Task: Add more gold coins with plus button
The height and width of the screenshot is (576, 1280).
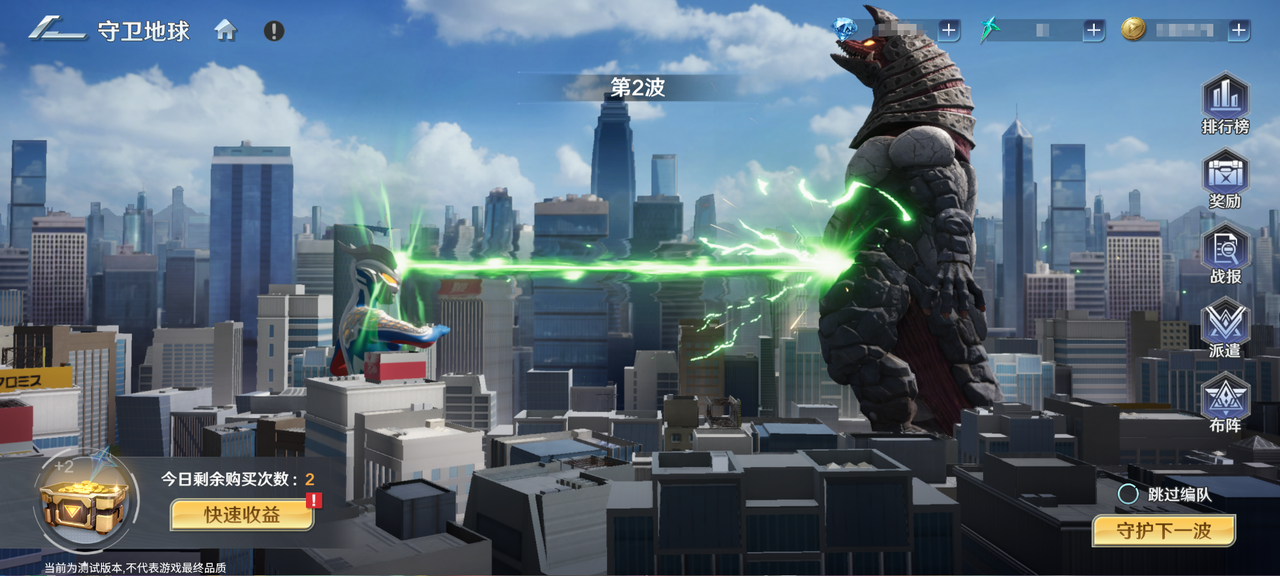Action: (1239, 30)
